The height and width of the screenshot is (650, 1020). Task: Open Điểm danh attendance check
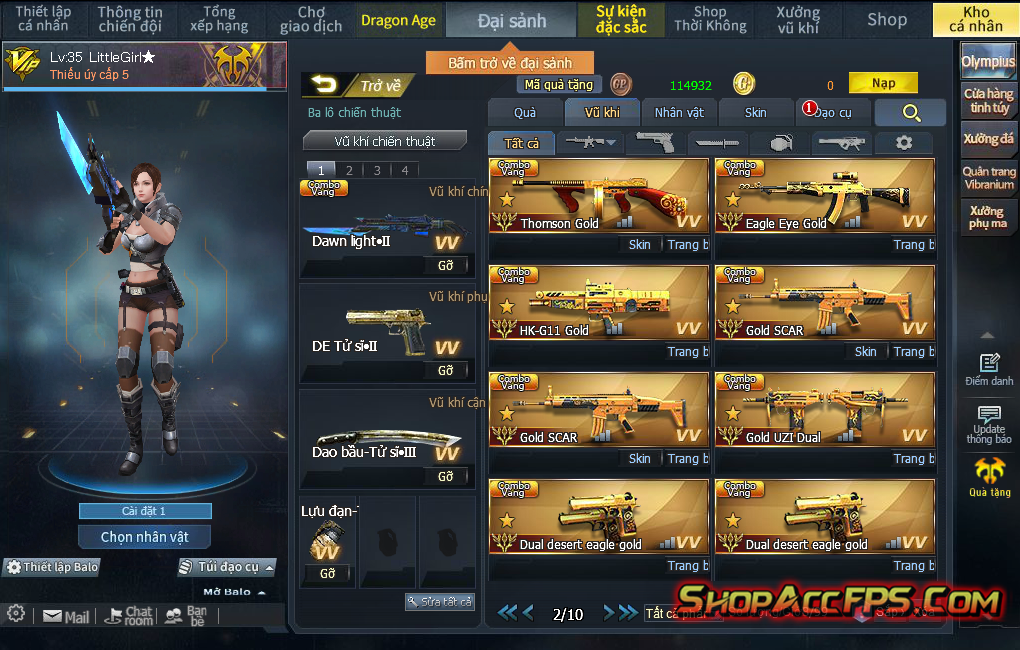pos(989,370)
